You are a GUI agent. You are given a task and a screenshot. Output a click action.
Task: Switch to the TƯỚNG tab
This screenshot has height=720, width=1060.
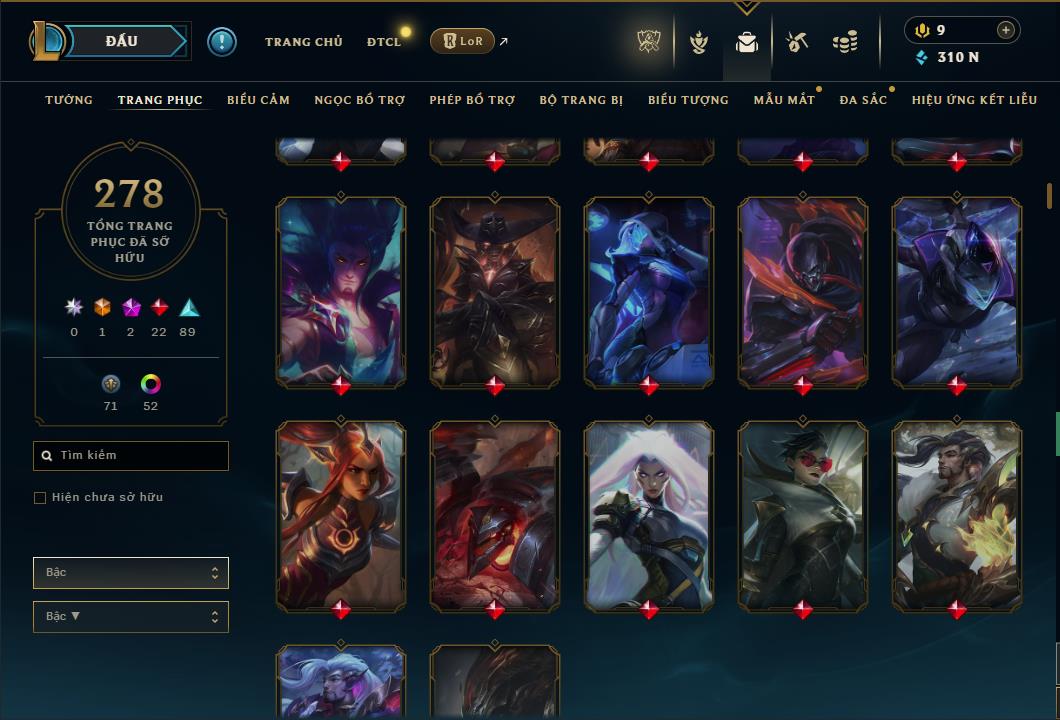click(x=69, y=100)
